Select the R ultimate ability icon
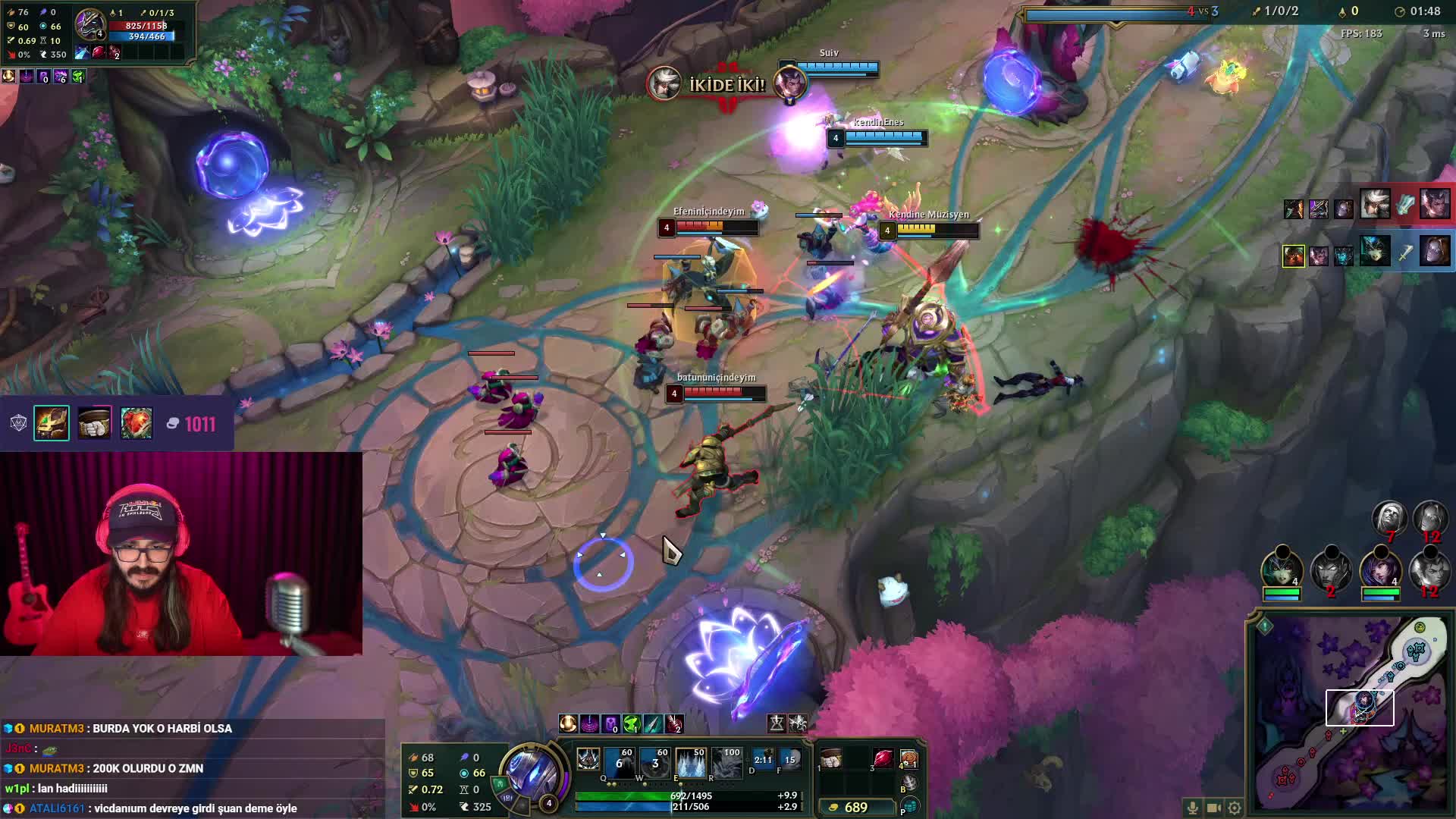1456x819 pixels. pos(726,763)
